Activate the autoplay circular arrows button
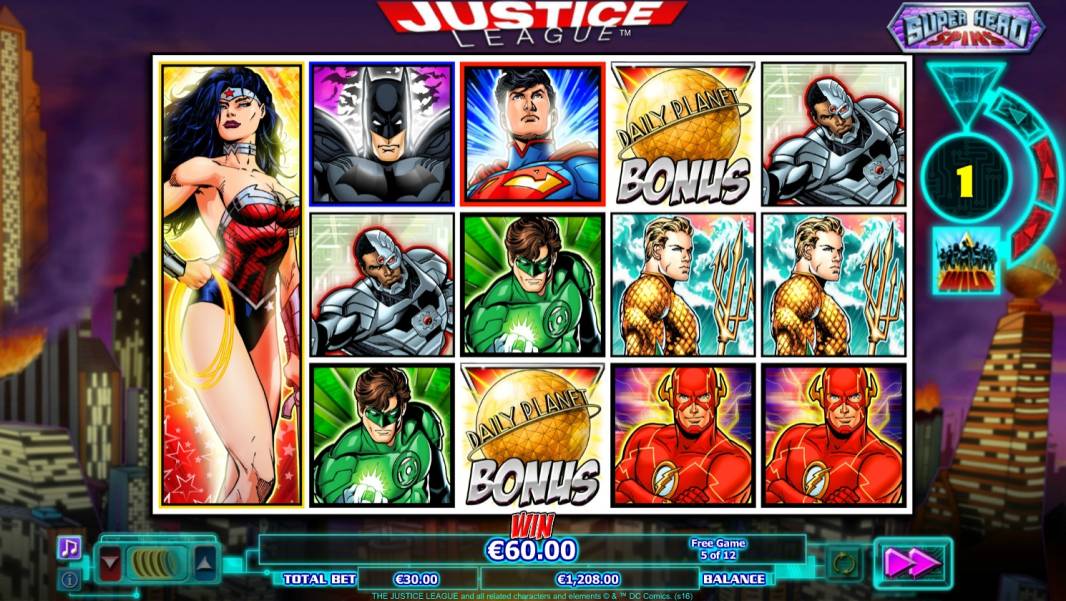The height and width of the screenshot is (601, 1066). click(x=843, y=563)
